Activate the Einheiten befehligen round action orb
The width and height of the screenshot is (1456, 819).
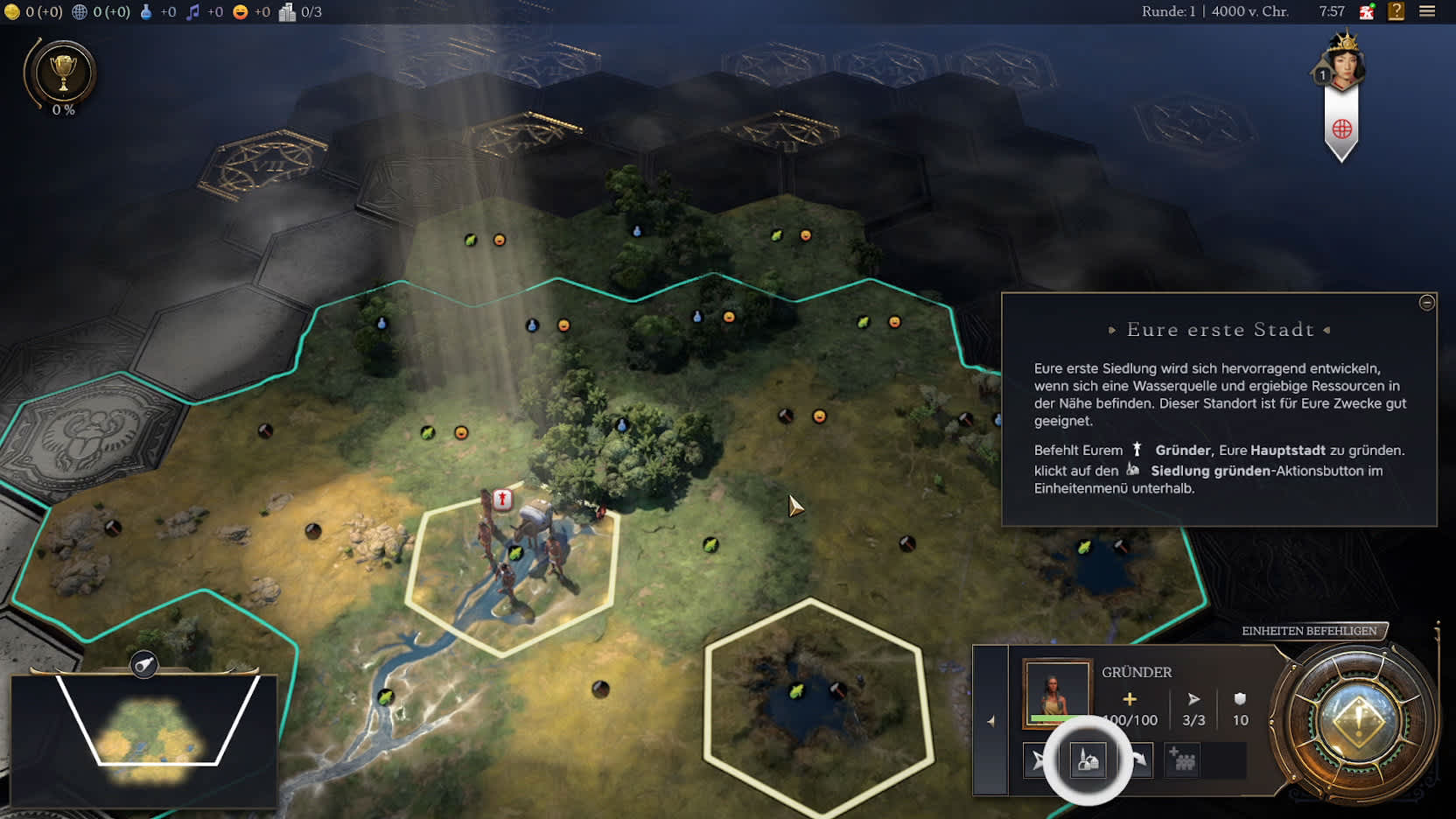point(1357,721)
